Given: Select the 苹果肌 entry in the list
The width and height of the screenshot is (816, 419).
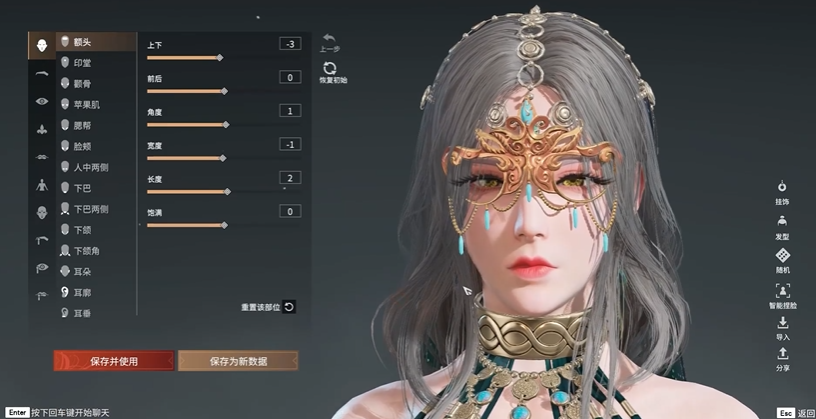Looking at the screenshot, I should 86,104.
